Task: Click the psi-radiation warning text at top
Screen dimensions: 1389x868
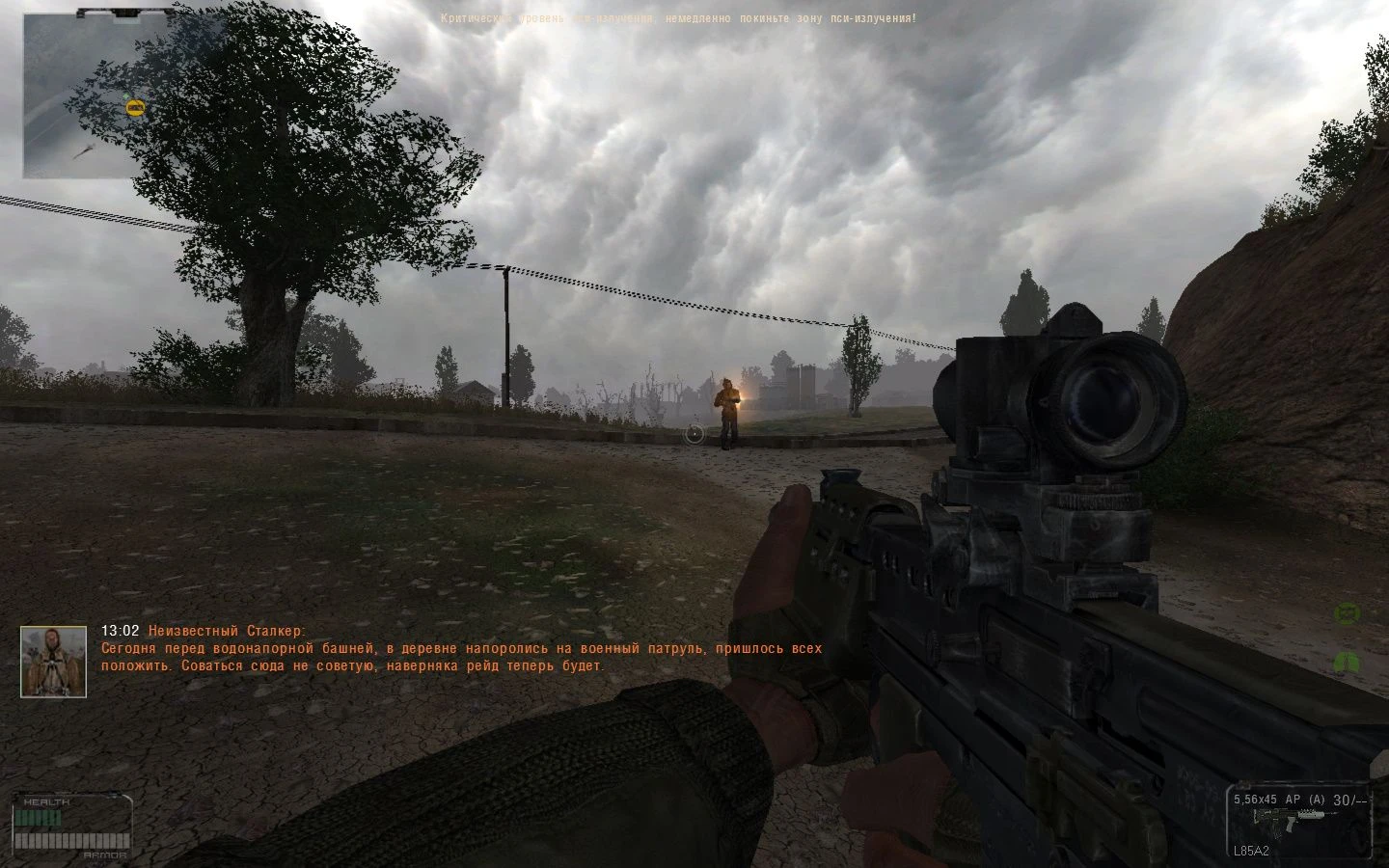Action: point(678,17)
